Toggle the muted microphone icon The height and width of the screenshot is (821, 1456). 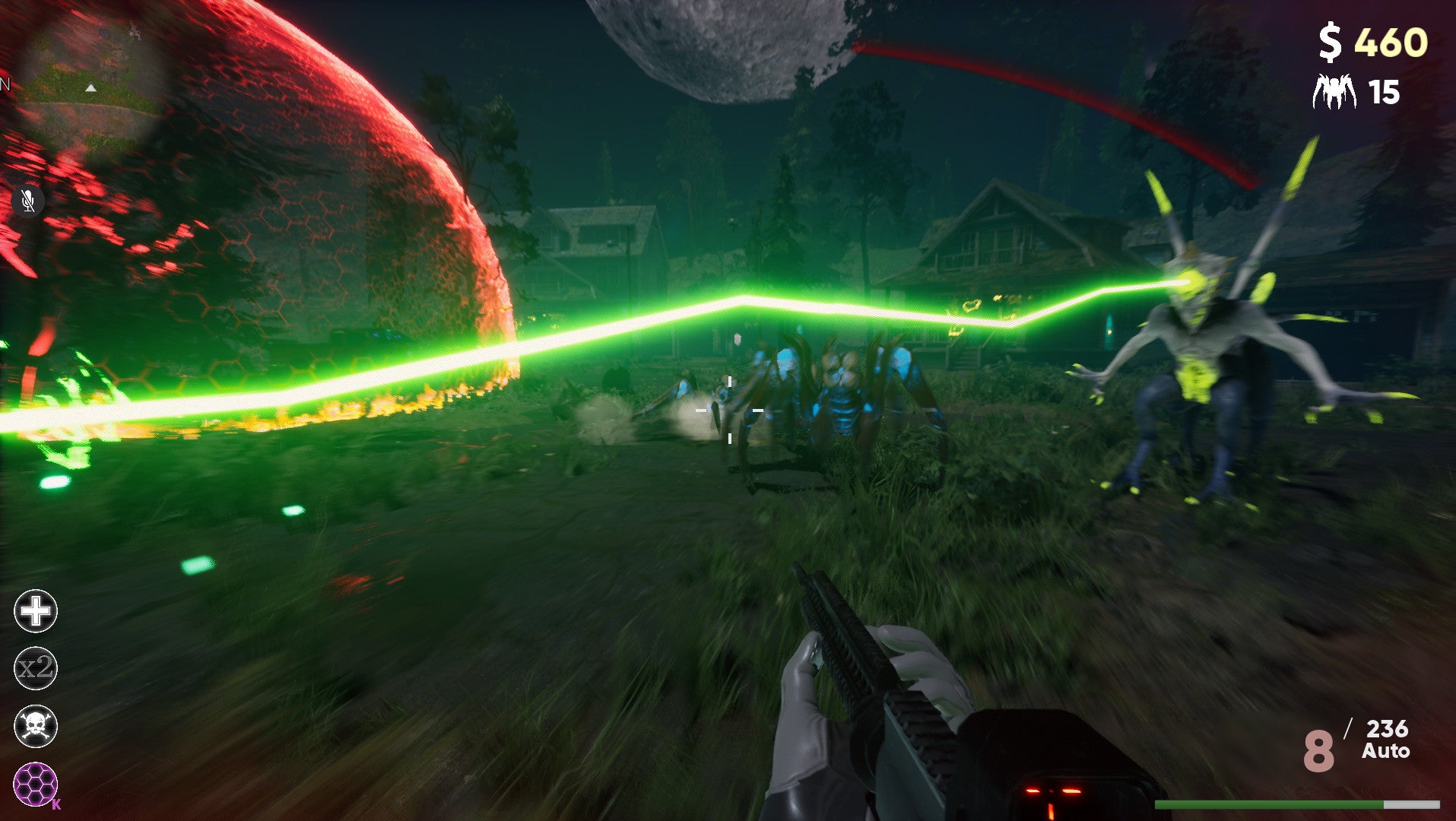point(28,201)
